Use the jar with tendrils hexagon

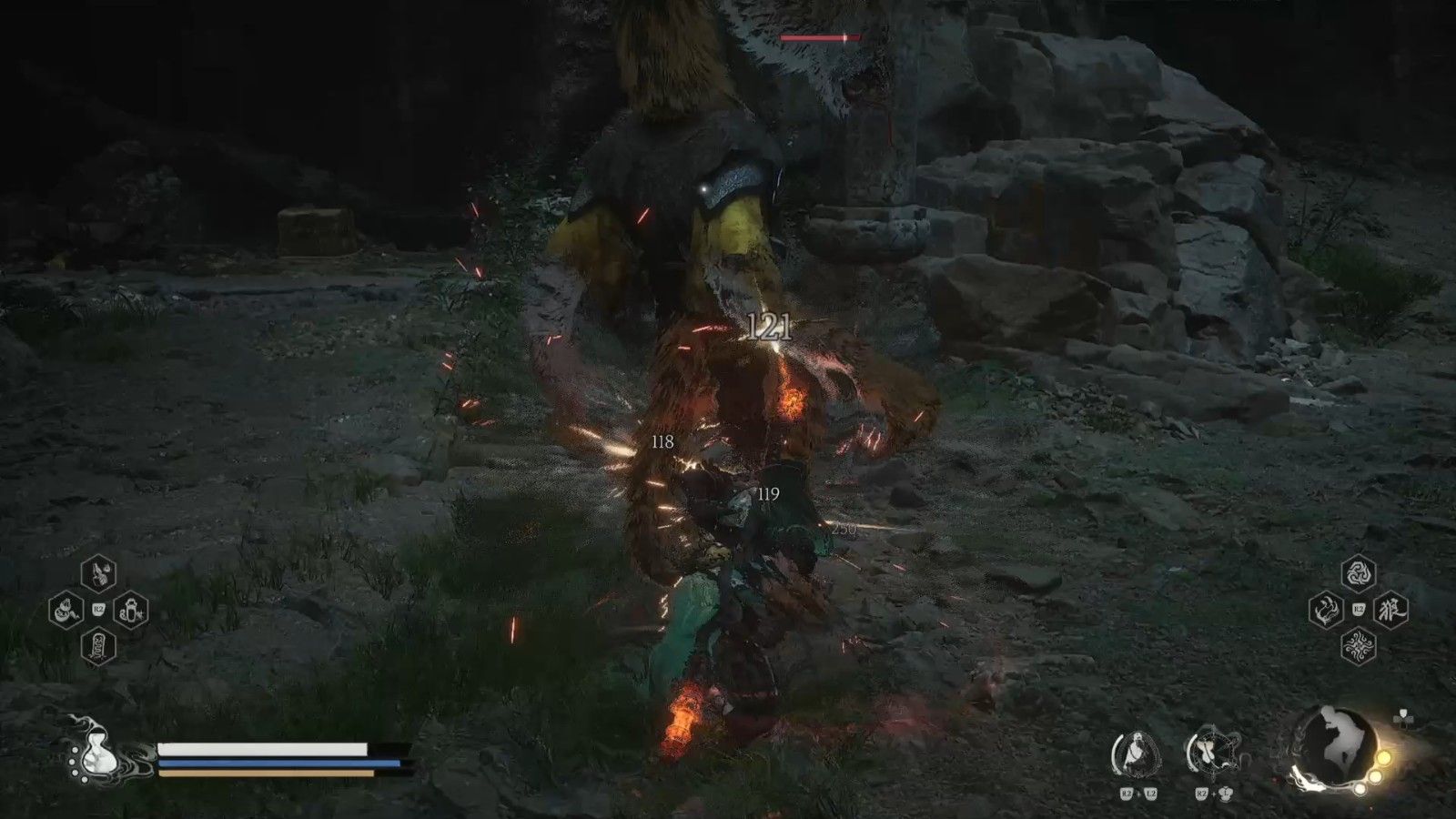(x=131, y=609)
